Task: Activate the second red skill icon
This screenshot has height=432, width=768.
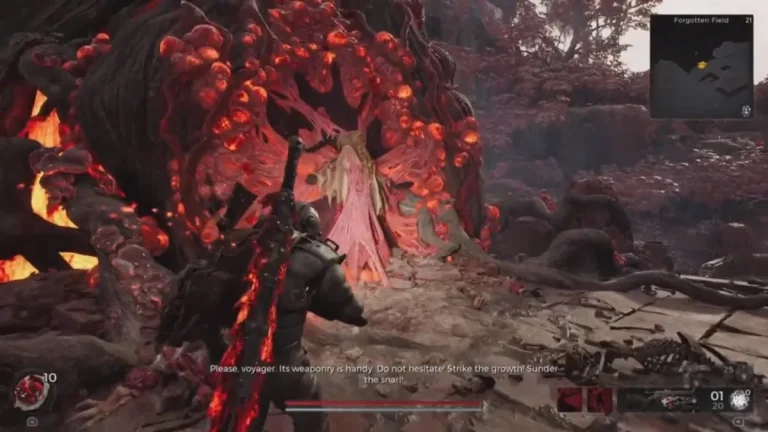Action: point(600,400)
